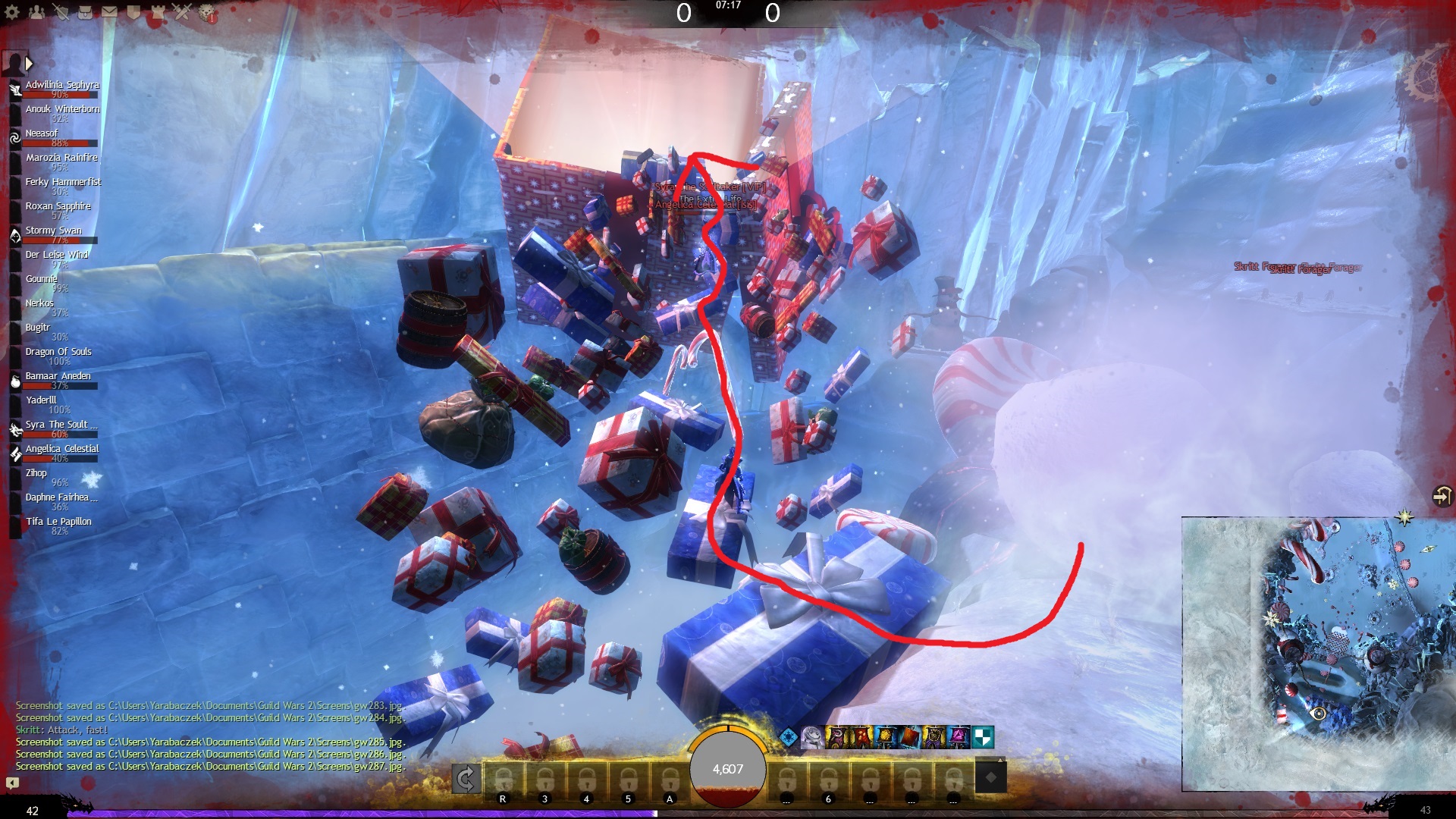Click the snowflake effect icon
Screen dimensions: 1456x819
[789, 737]
